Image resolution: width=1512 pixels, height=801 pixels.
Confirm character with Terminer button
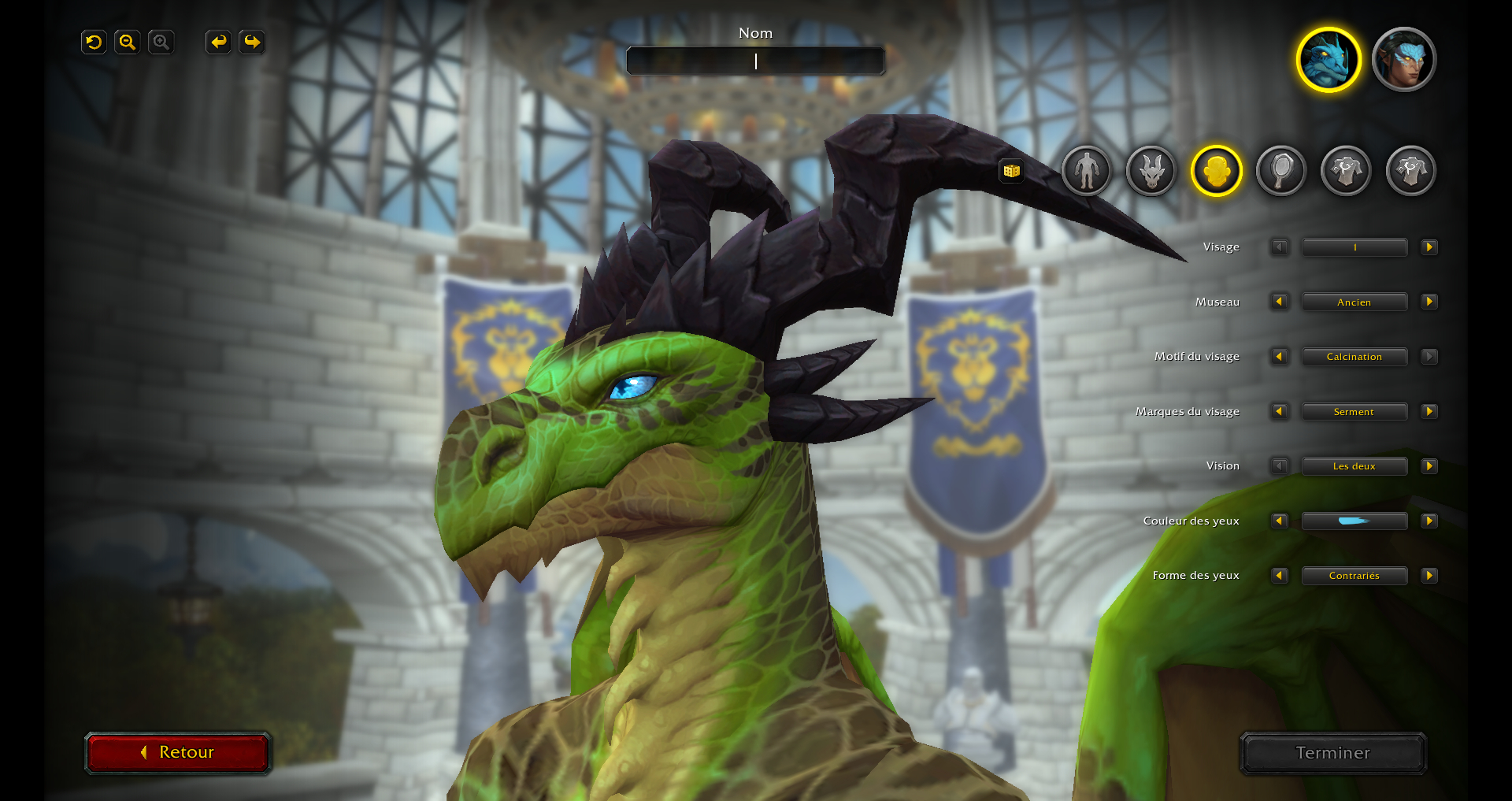point(1332,753)
